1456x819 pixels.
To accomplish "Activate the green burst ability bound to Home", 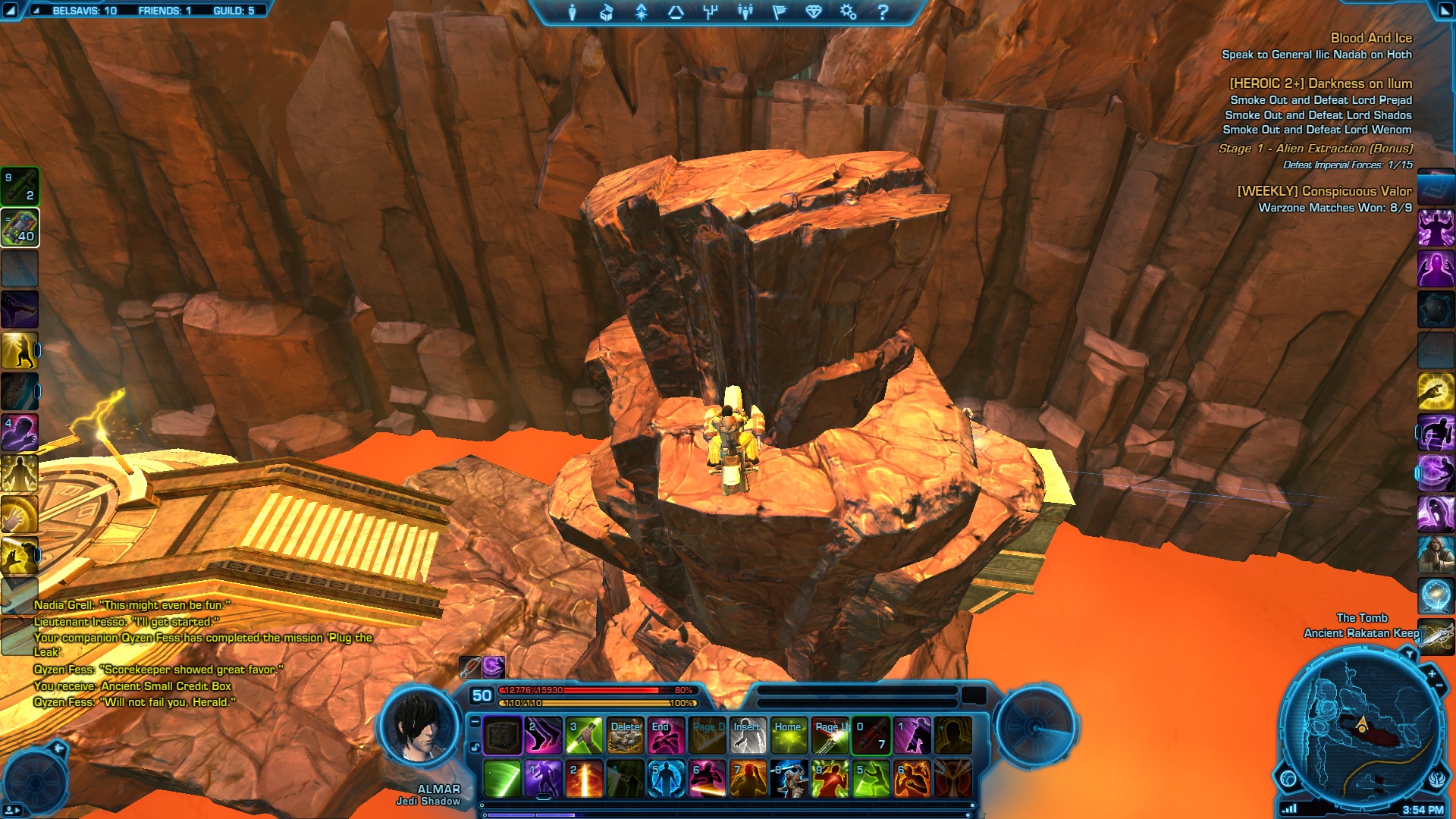I will point(789,736).
